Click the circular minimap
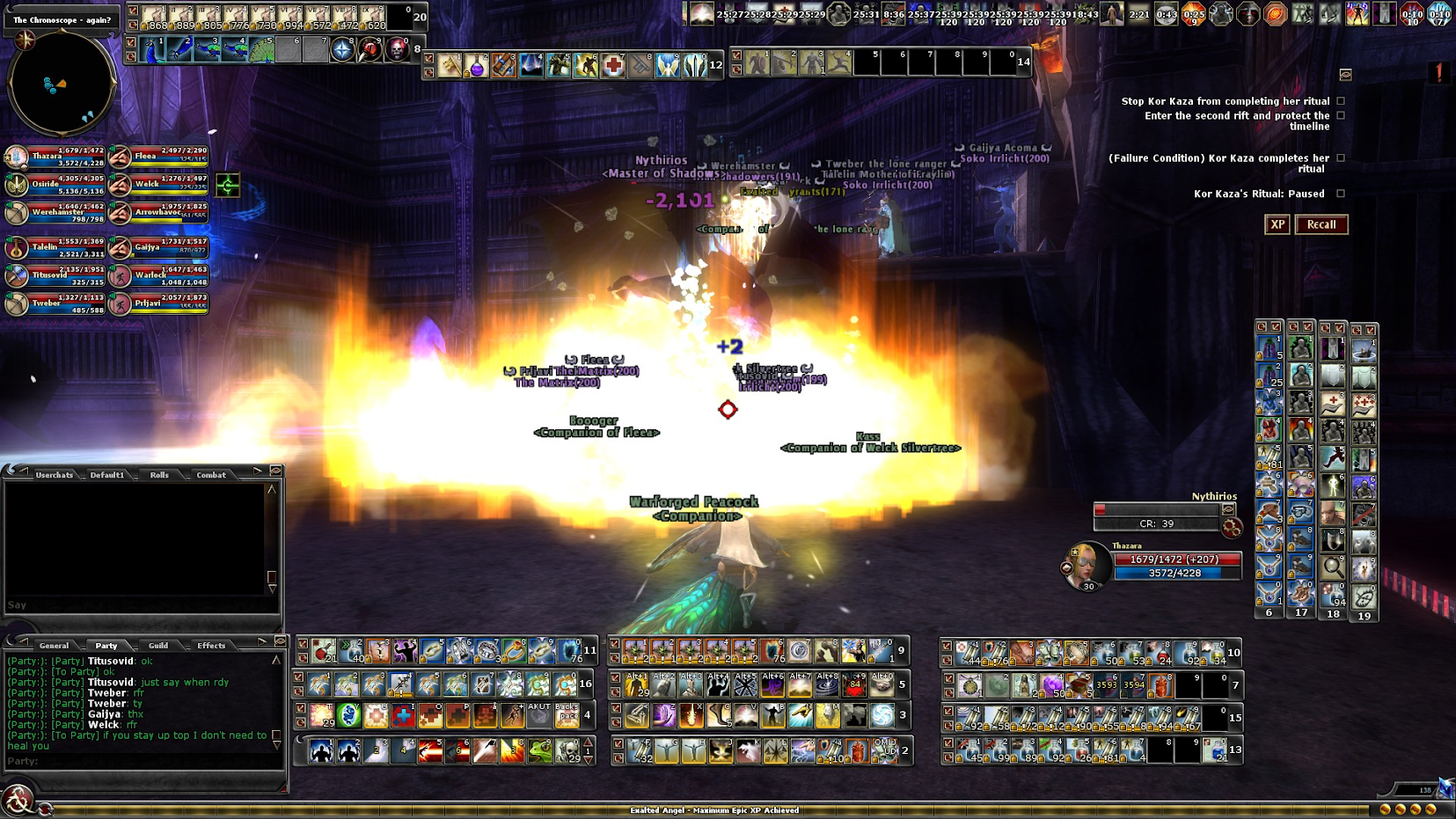Screen dimensions: 1456x819 [x=62, y=83]
